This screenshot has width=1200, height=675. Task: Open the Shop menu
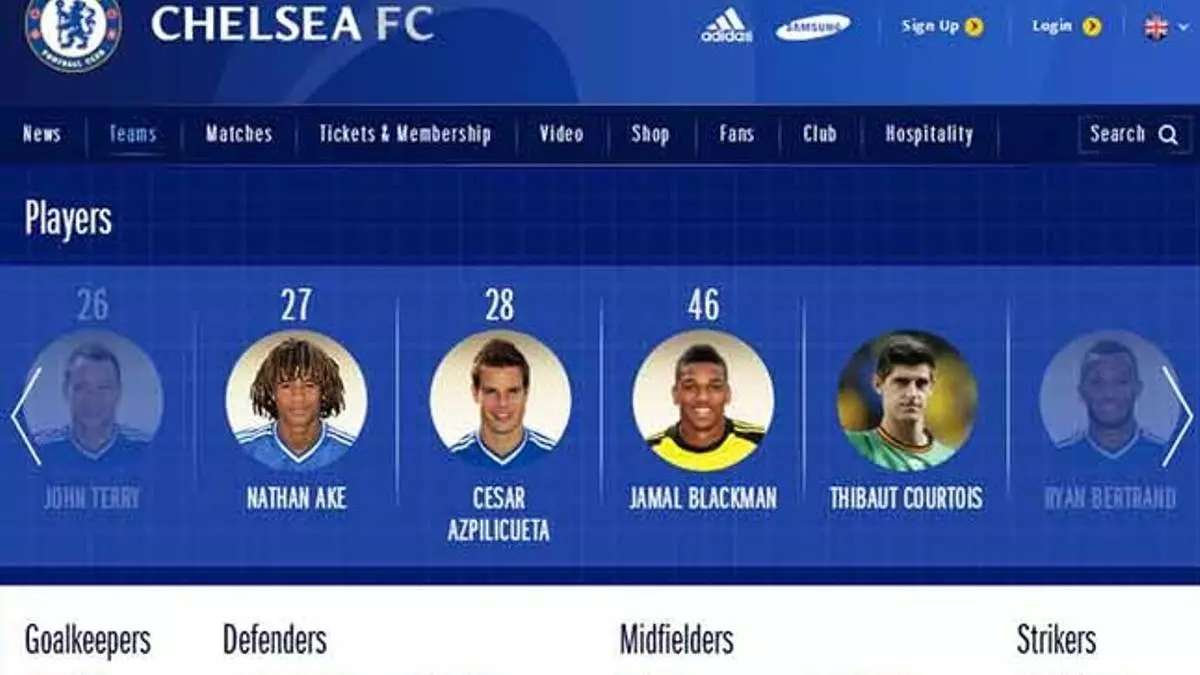tap(650, 134)
